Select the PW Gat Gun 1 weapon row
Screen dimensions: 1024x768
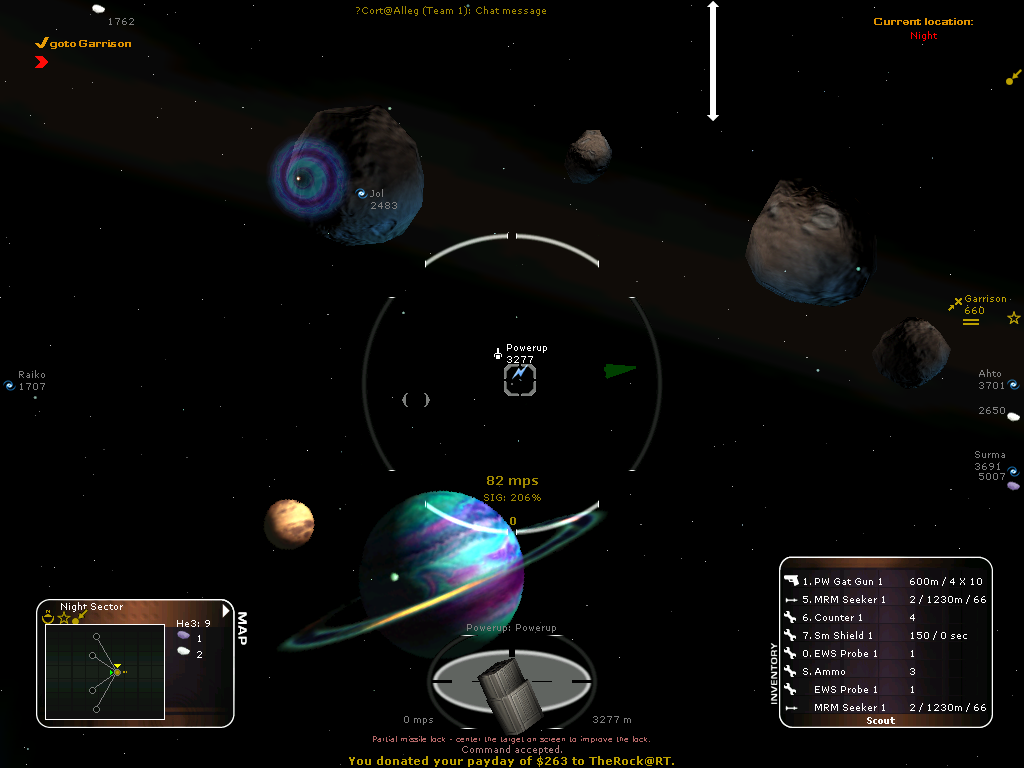[848, 581]
